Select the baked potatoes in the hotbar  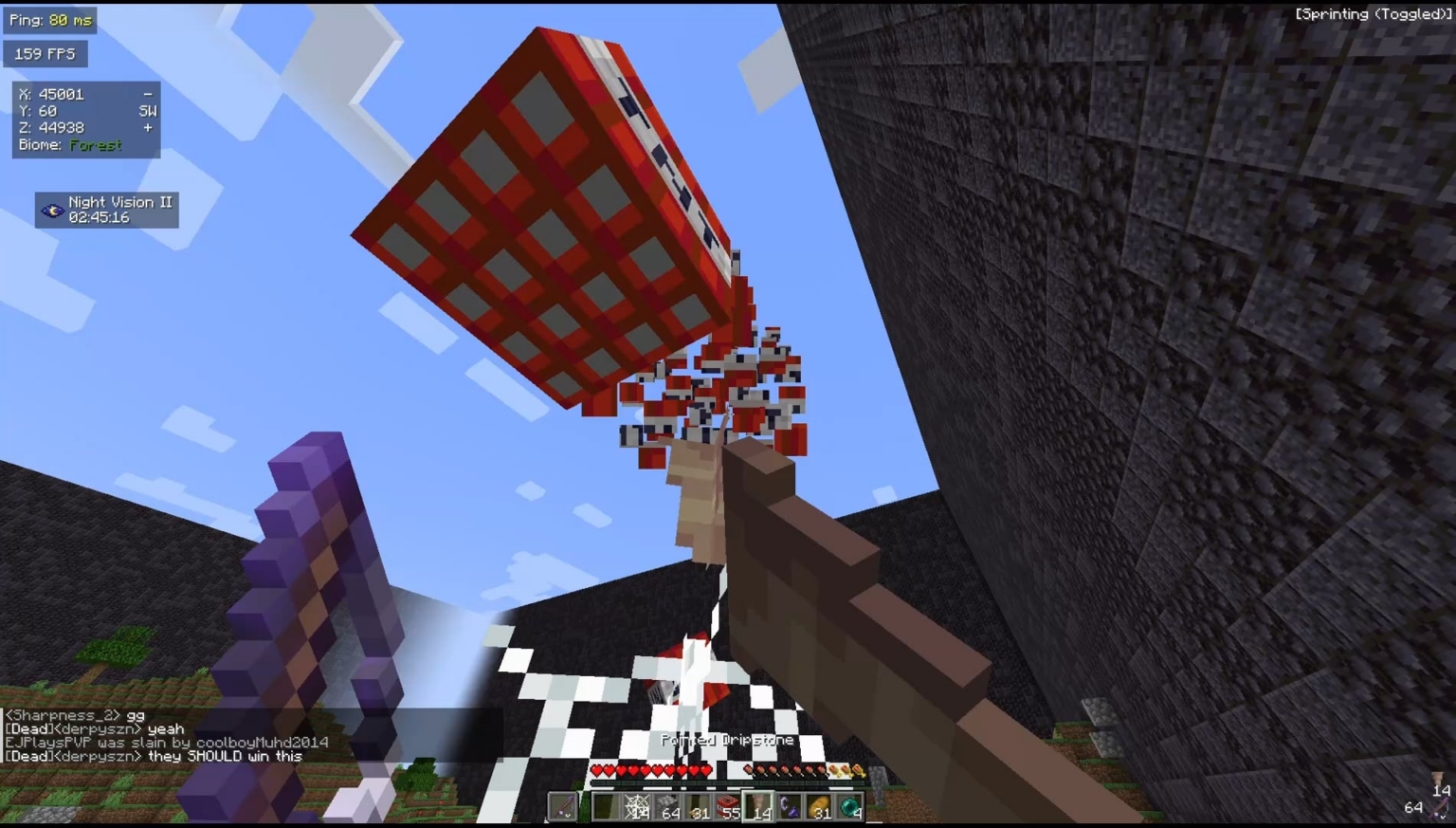(821, 808)
